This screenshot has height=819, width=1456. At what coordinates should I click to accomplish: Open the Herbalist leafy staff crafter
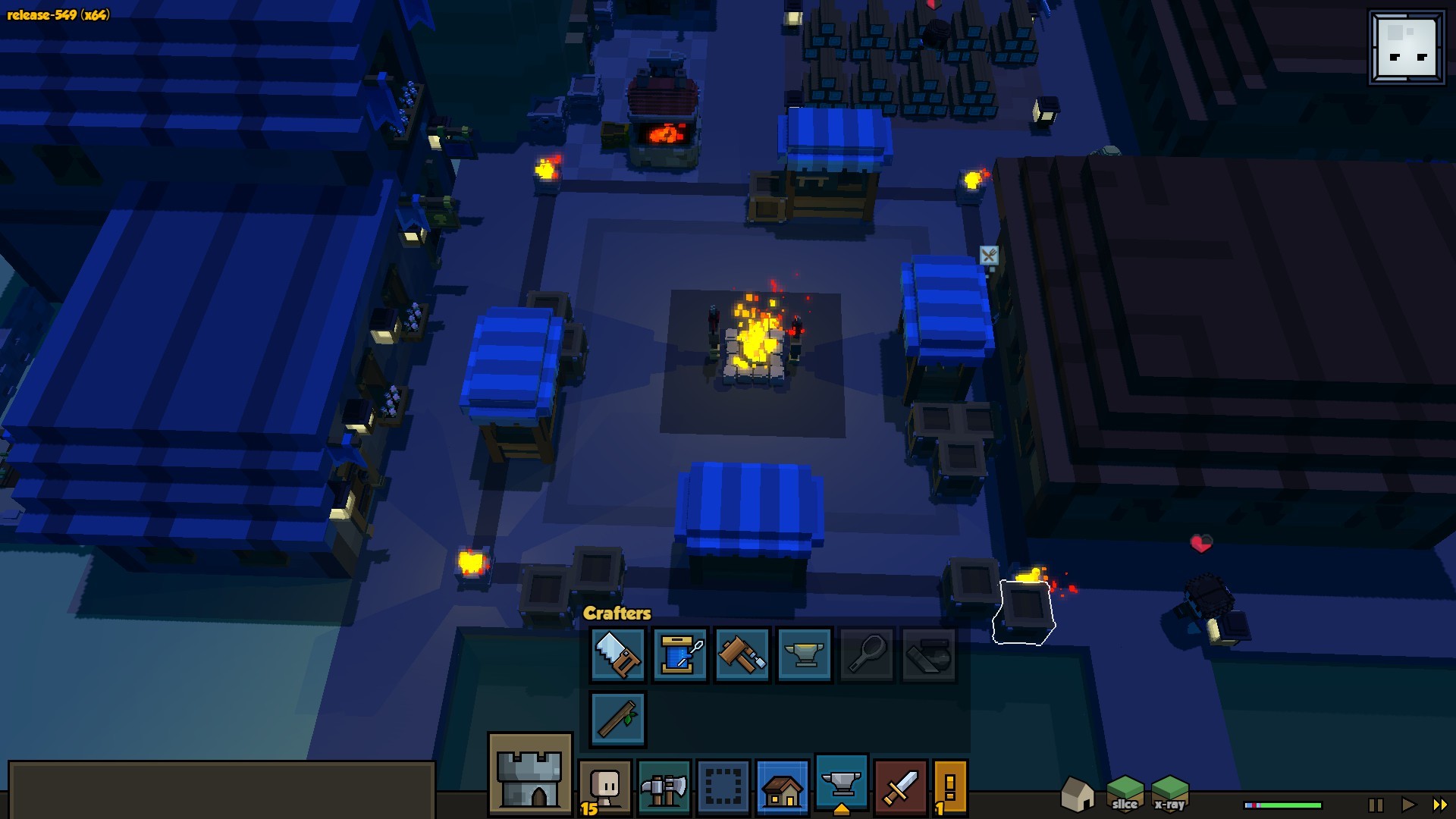tap(618, 718)
